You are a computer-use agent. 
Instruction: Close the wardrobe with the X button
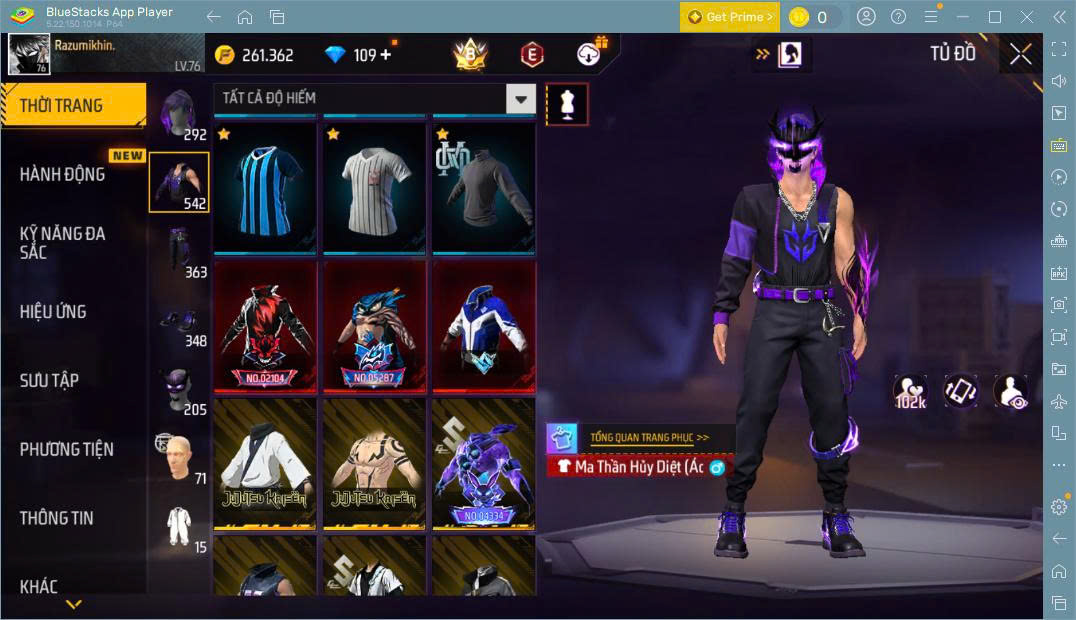1020,54
